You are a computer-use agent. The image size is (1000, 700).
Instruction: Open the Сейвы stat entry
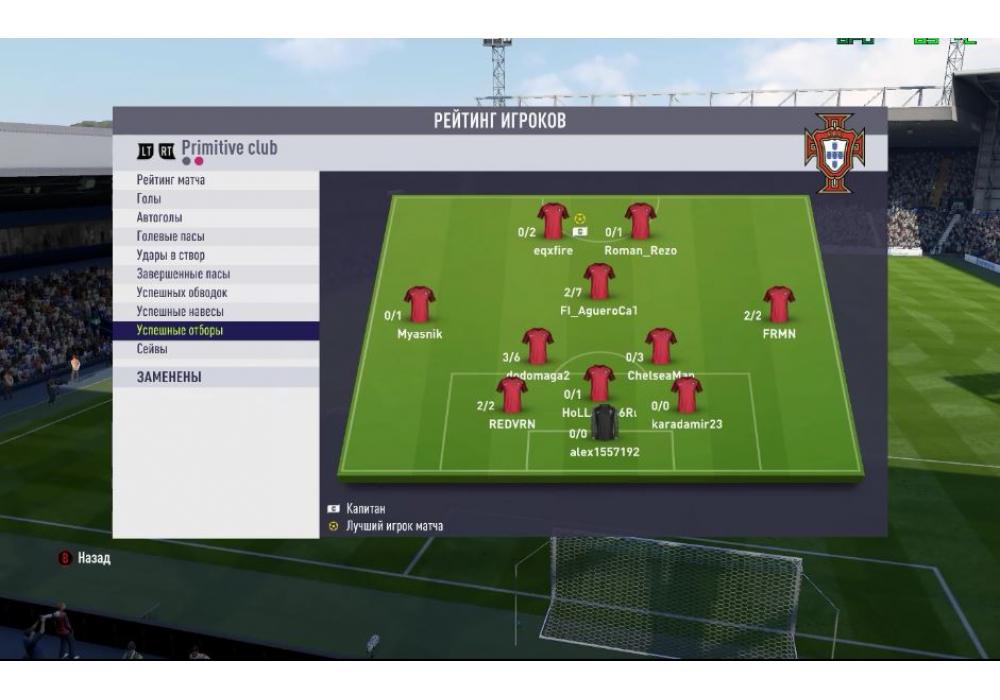tap(152, 349)
